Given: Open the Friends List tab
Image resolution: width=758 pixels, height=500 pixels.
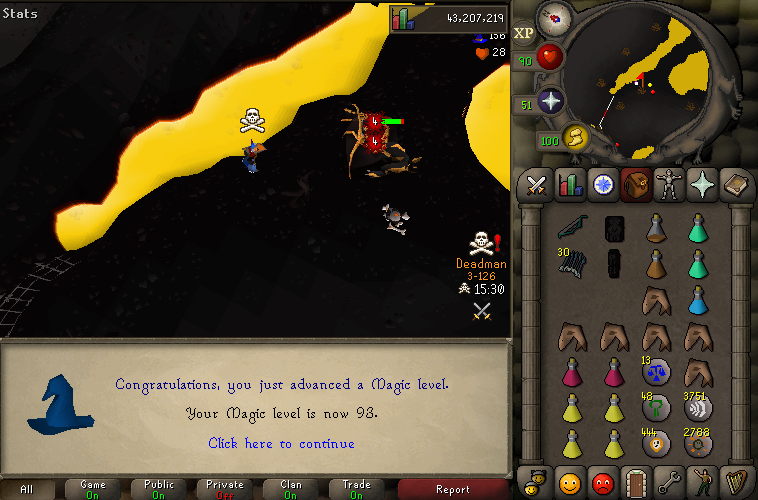Looking at the screenshot, I should click(x=569, y=481).
